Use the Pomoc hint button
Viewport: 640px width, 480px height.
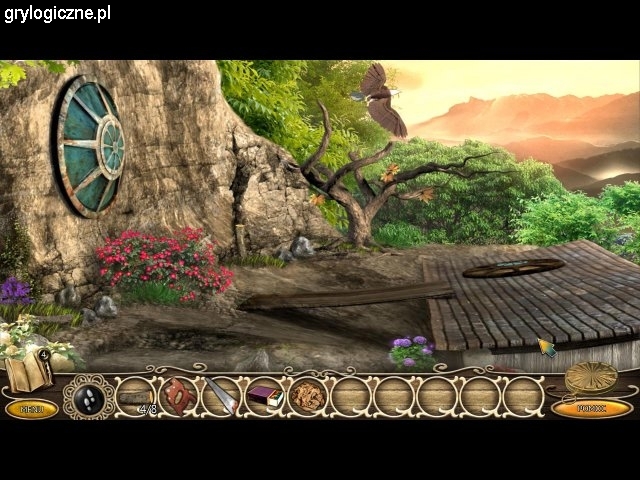[591, 408]
